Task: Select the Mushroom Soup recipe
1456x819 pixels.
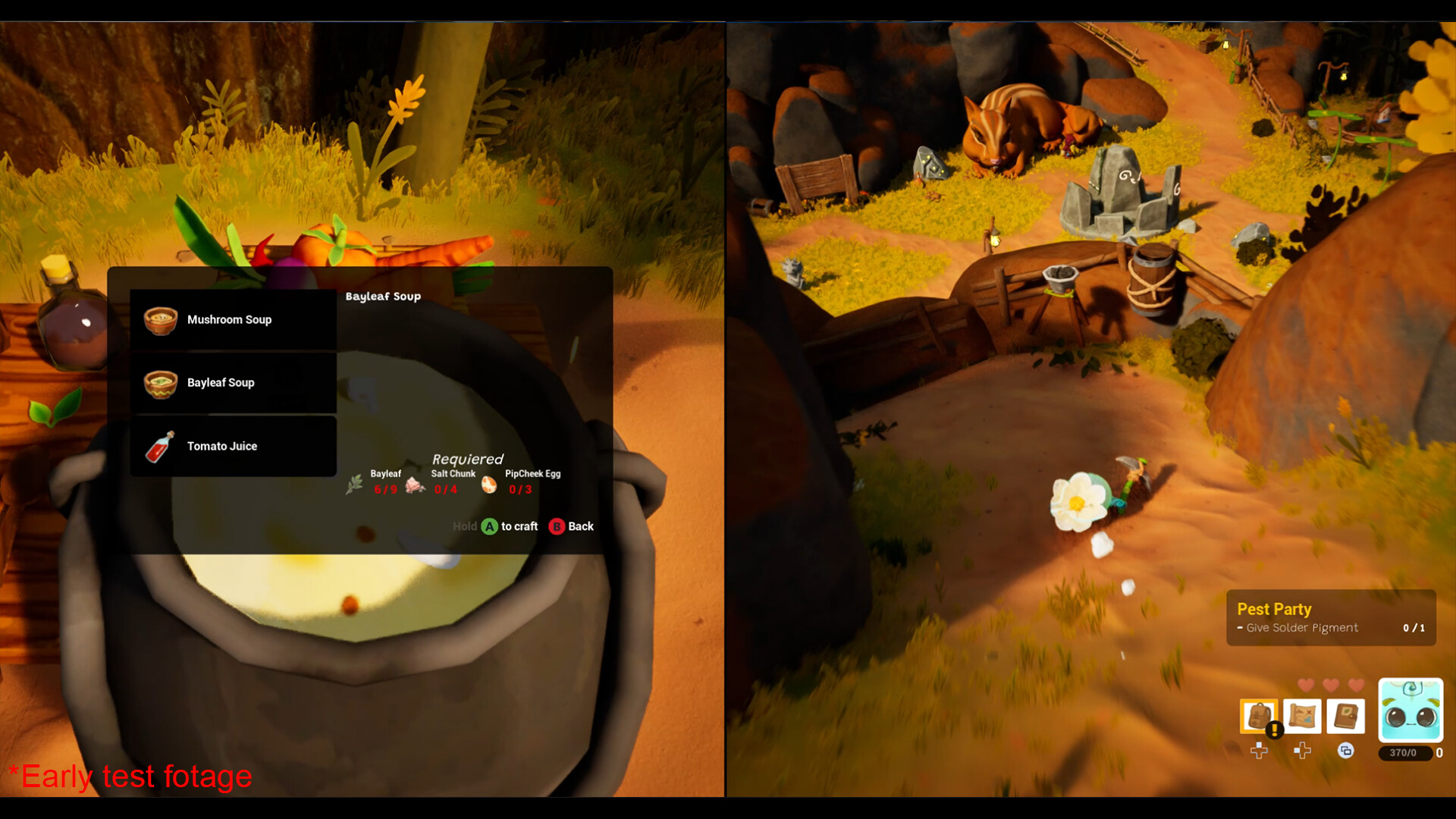Action: tap(230, 319)
